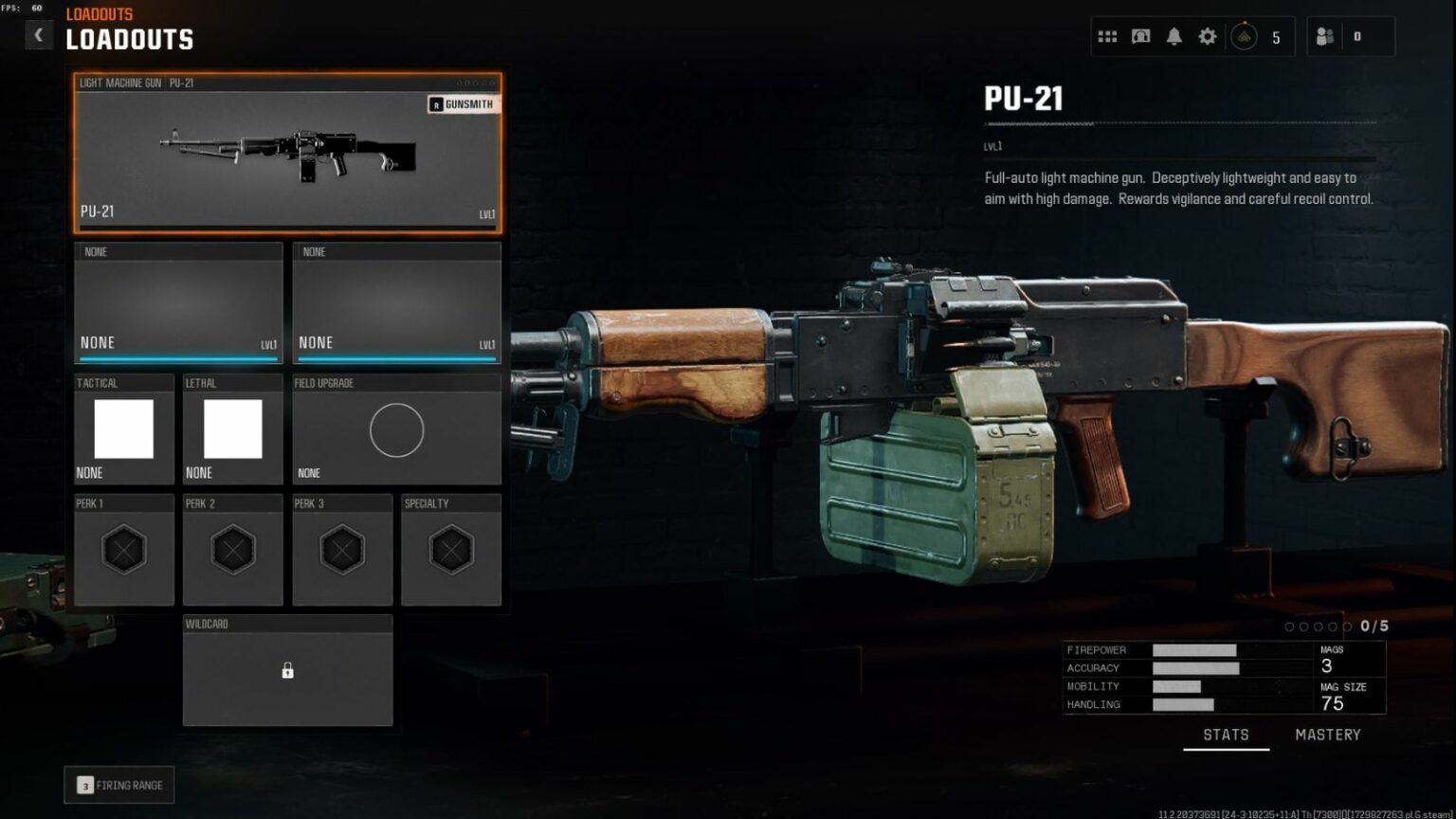1456x819 pixels.
Task: Open the notifications bell icon
Action: [1174, 35]
